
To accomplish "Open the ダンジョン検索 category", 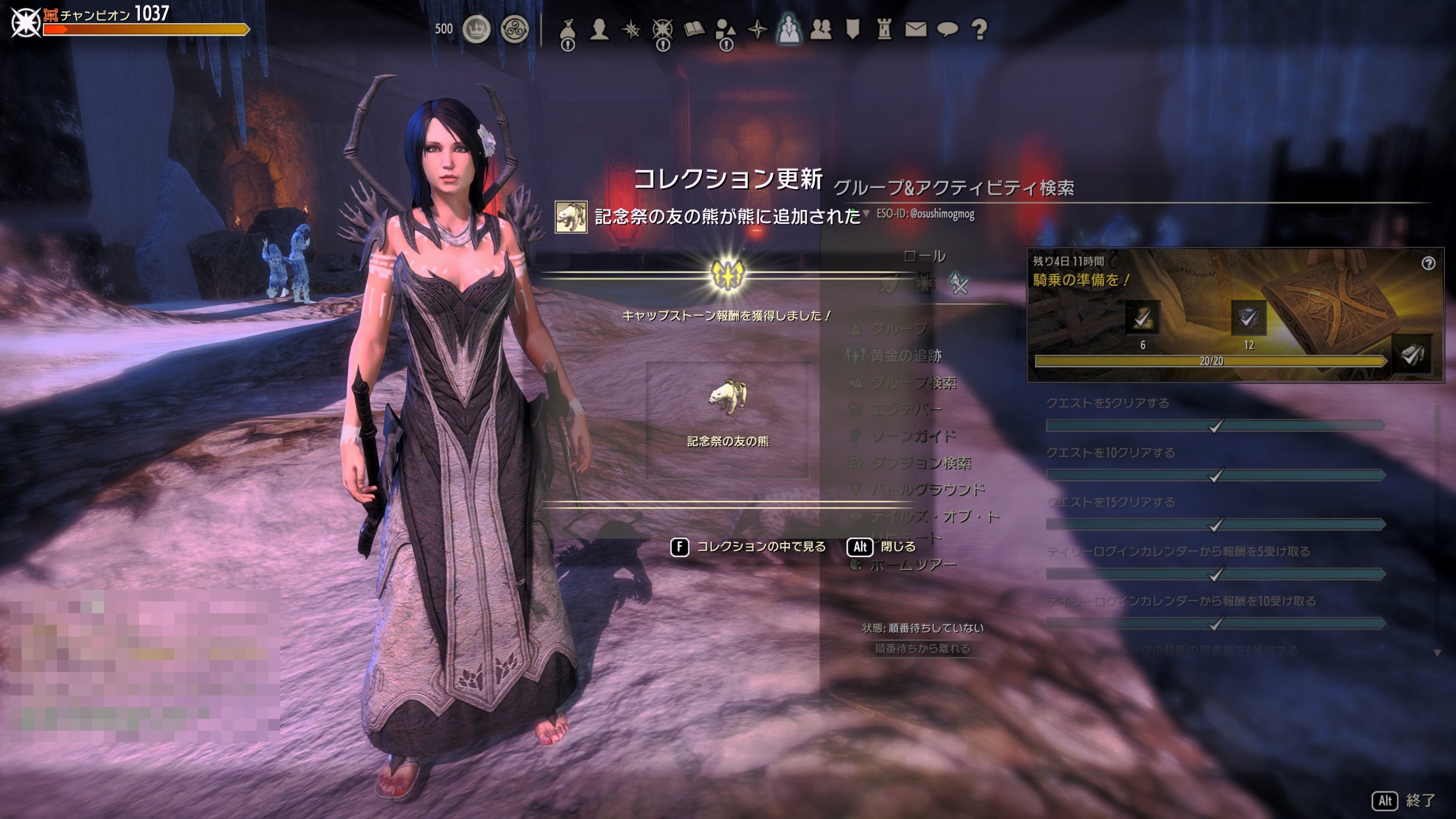I will click(x=920, y=463).
